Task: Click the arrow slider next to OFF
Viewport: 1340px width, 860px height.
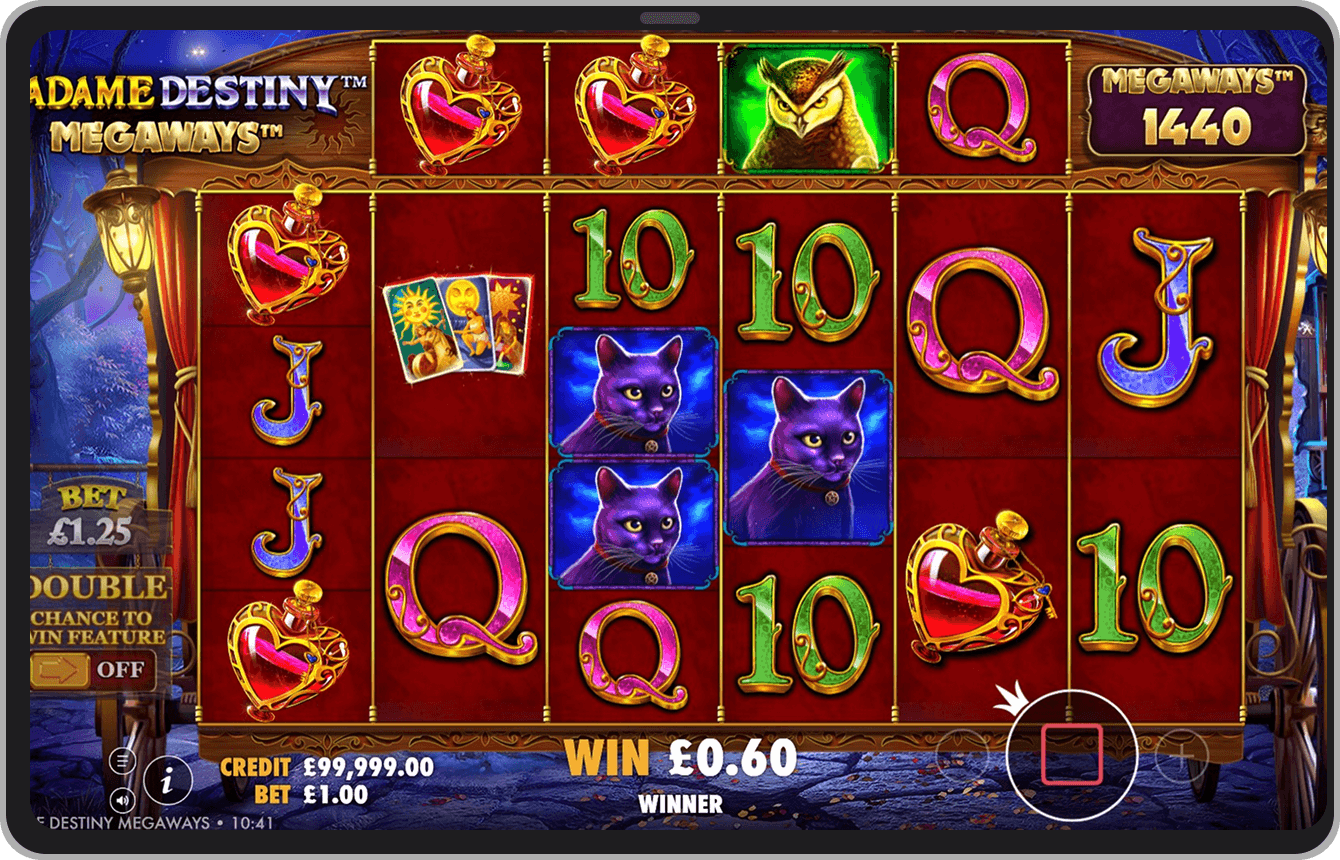Action: click(58, 668)
